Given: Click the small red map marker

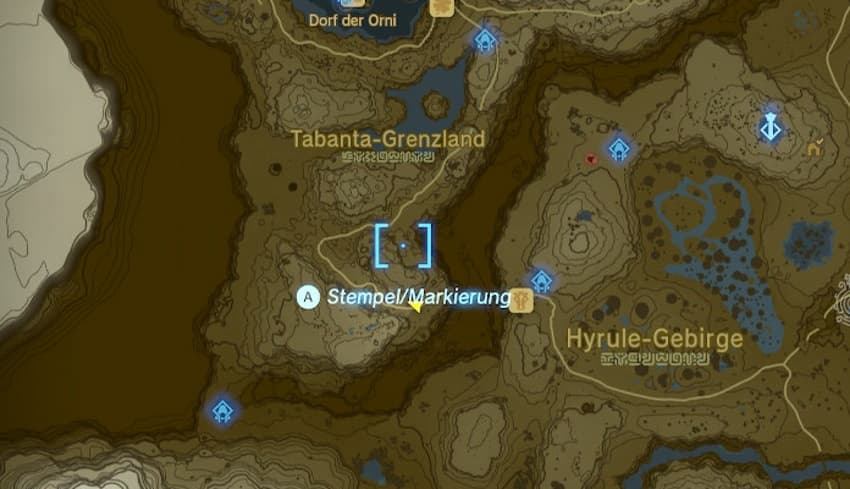Looking at the screenshot, I should pyautogui.click(x=592, y=158).
